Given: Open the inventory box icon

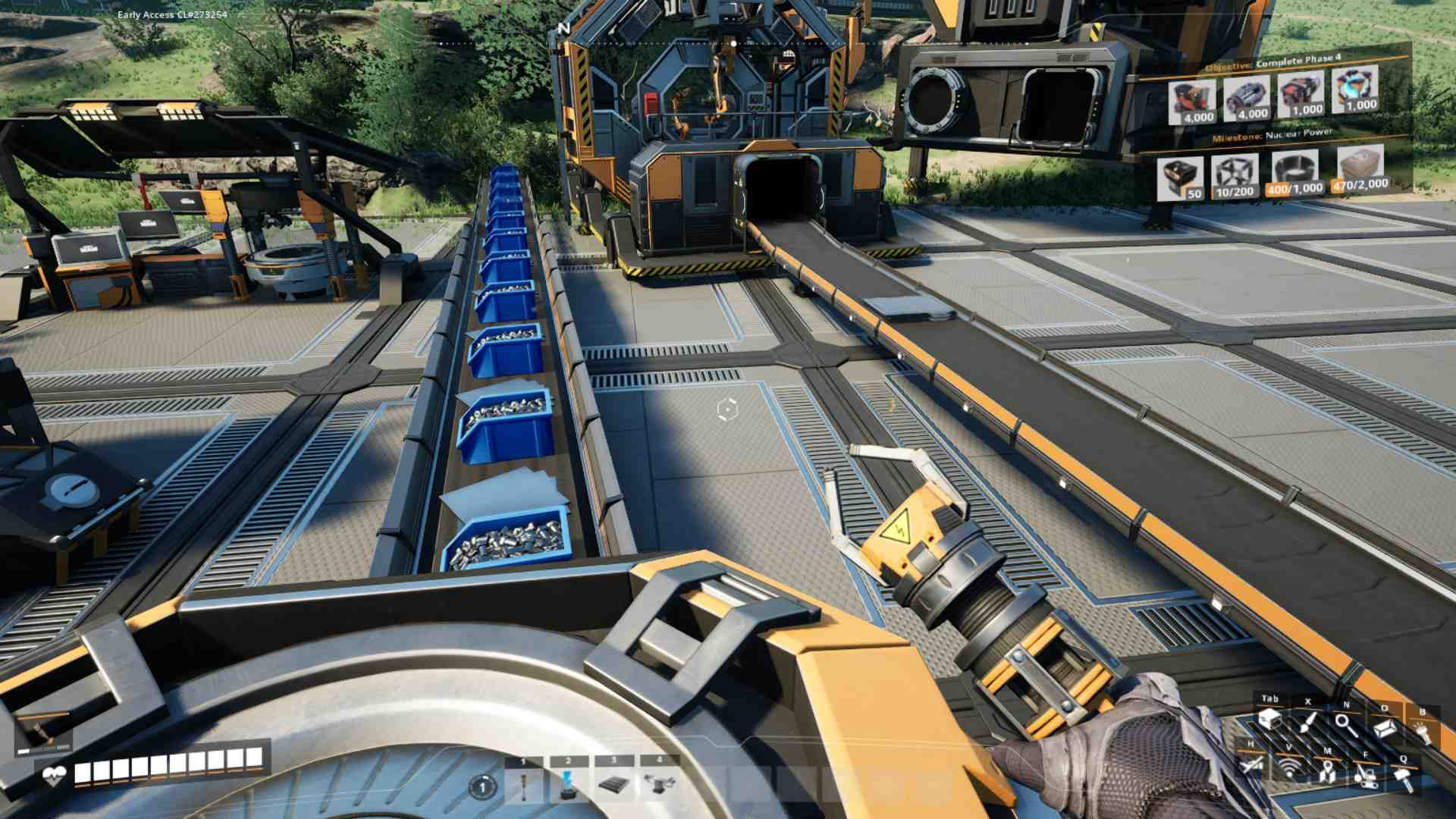Looking at the screenshot, I should coord(1269,719).
